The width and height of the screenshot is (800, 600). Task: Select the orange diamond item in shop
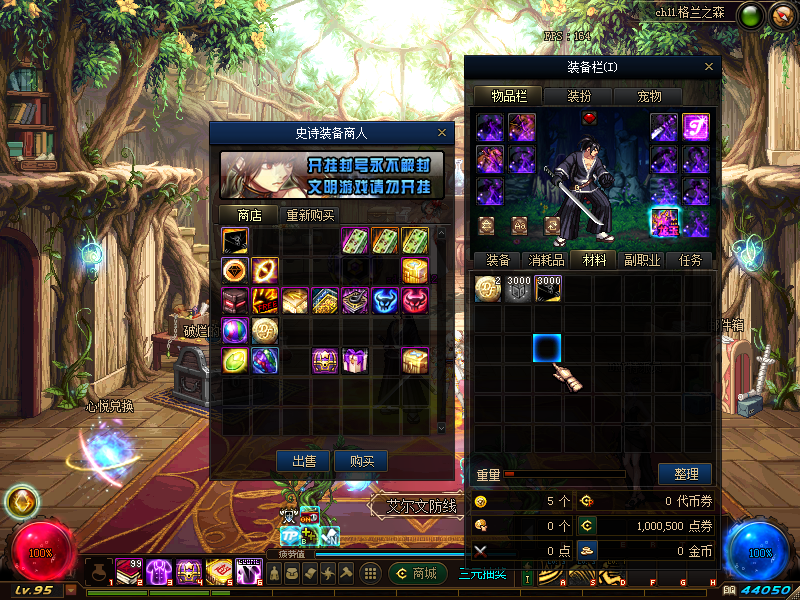click(x=236, y=270)
